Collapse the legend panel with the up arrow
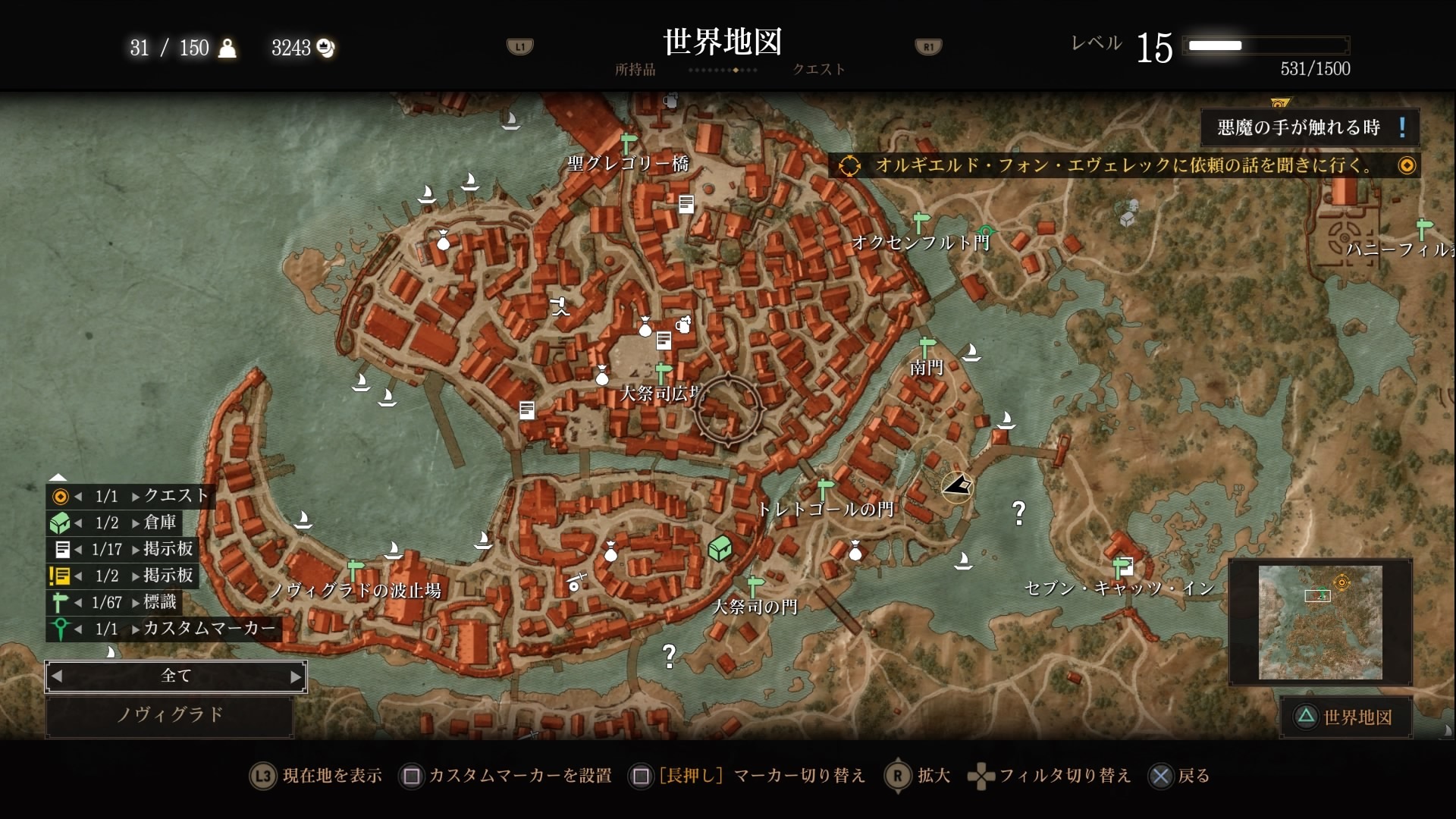1456x819 pixels. 59,477
